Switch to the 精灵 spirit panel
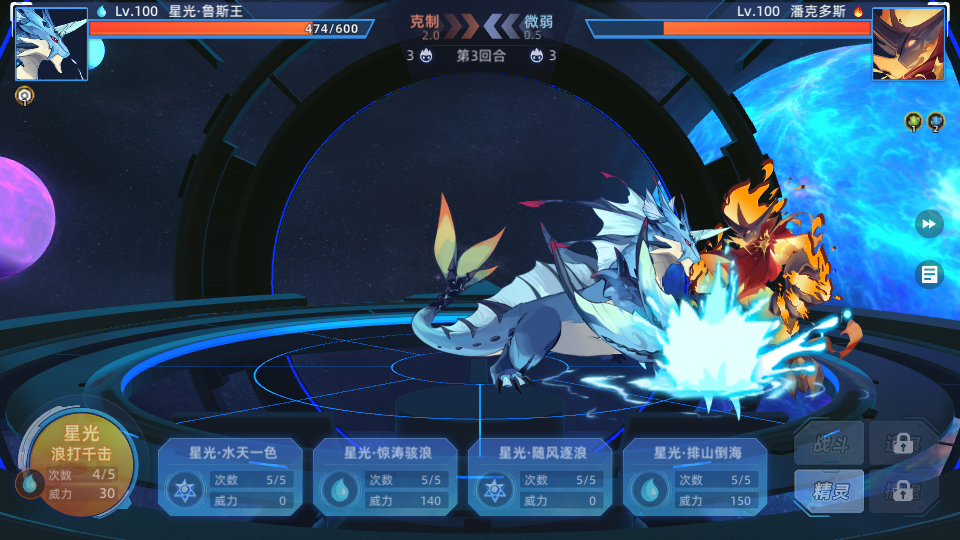960x540 pixels. (x=829, y=491)
